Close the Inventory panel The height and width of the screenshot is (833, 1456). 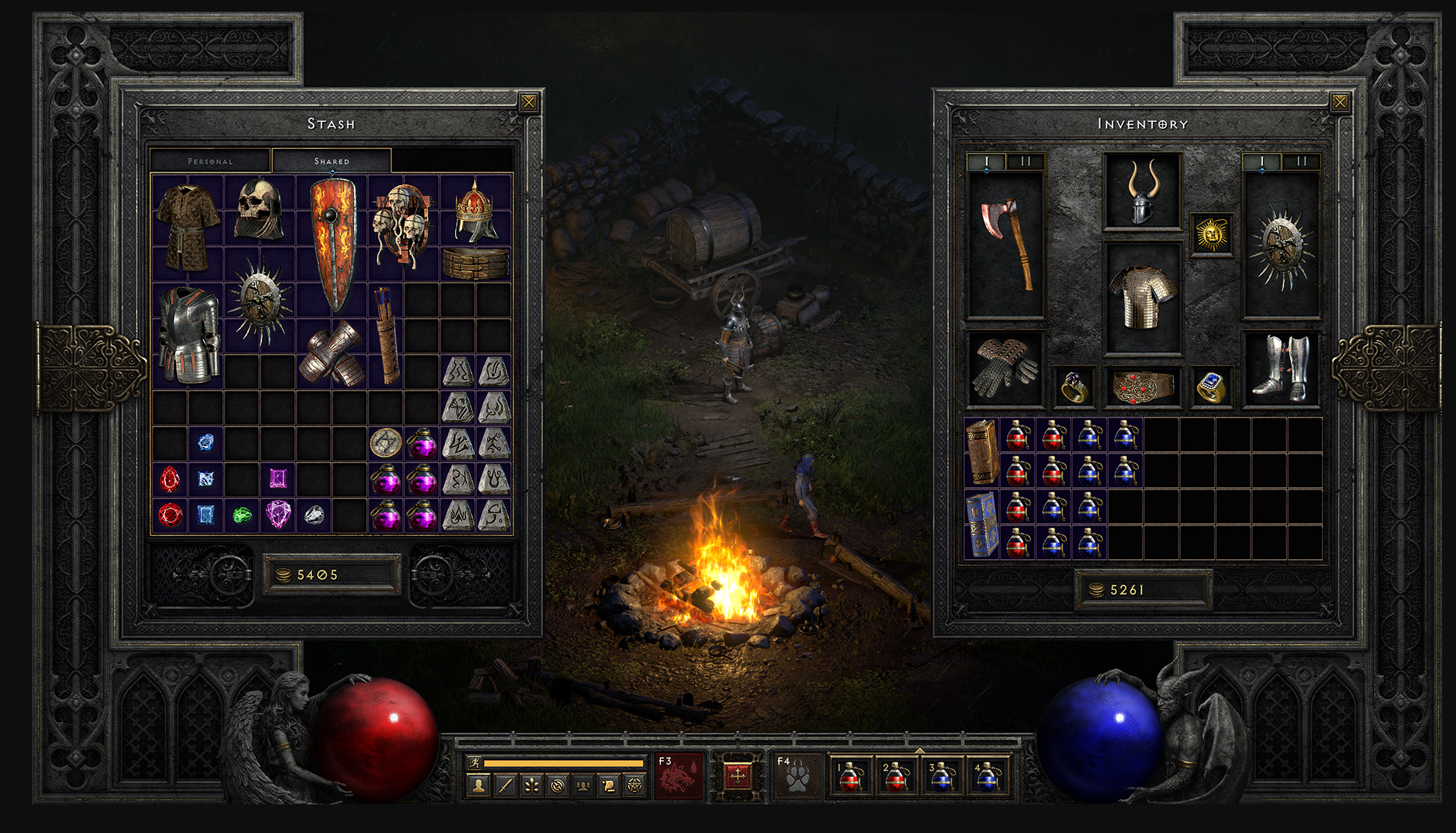tap(1340, 103)
